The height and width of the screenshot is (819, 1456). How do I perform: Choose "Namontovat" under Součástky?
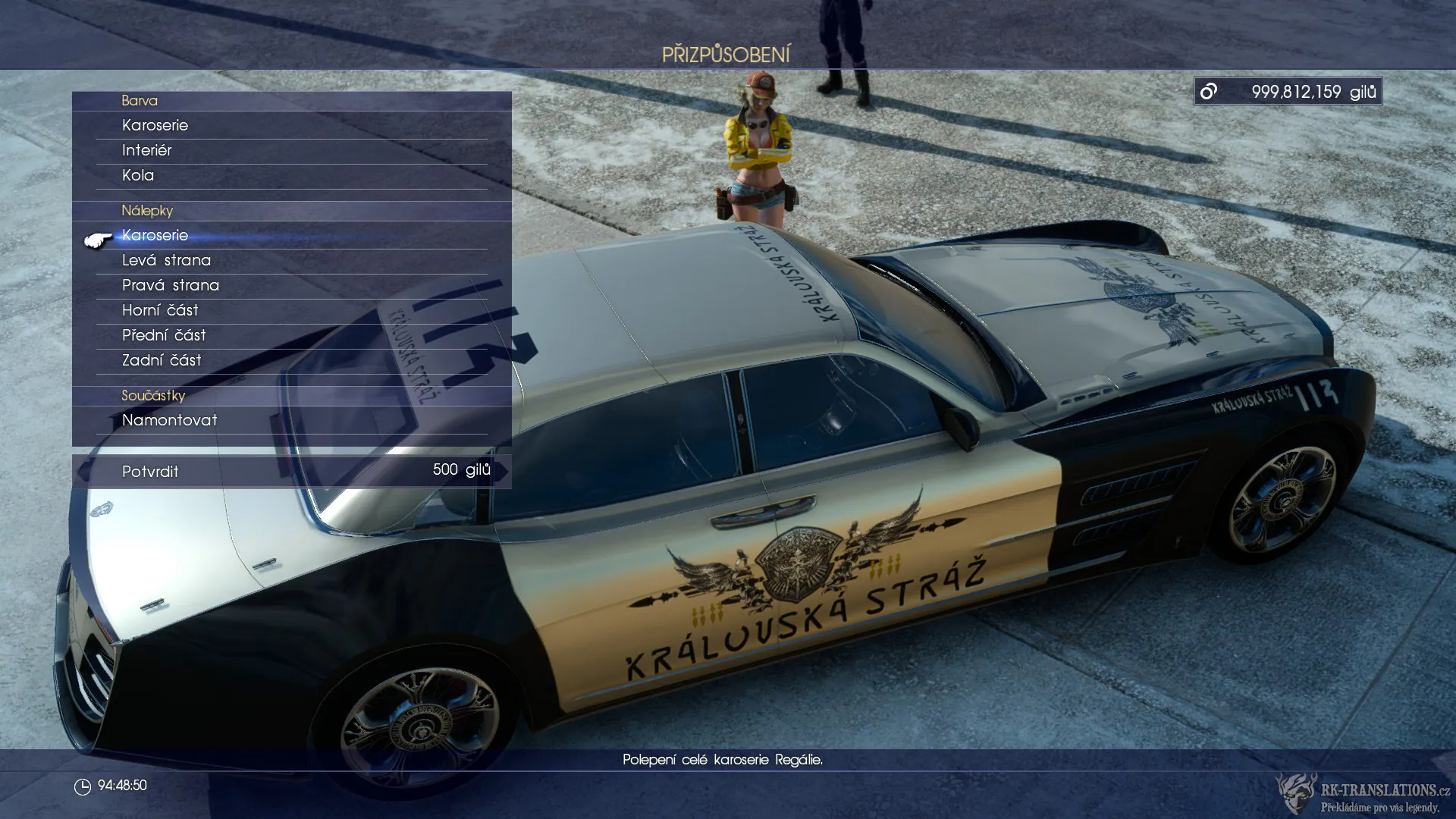click(170, 420)
